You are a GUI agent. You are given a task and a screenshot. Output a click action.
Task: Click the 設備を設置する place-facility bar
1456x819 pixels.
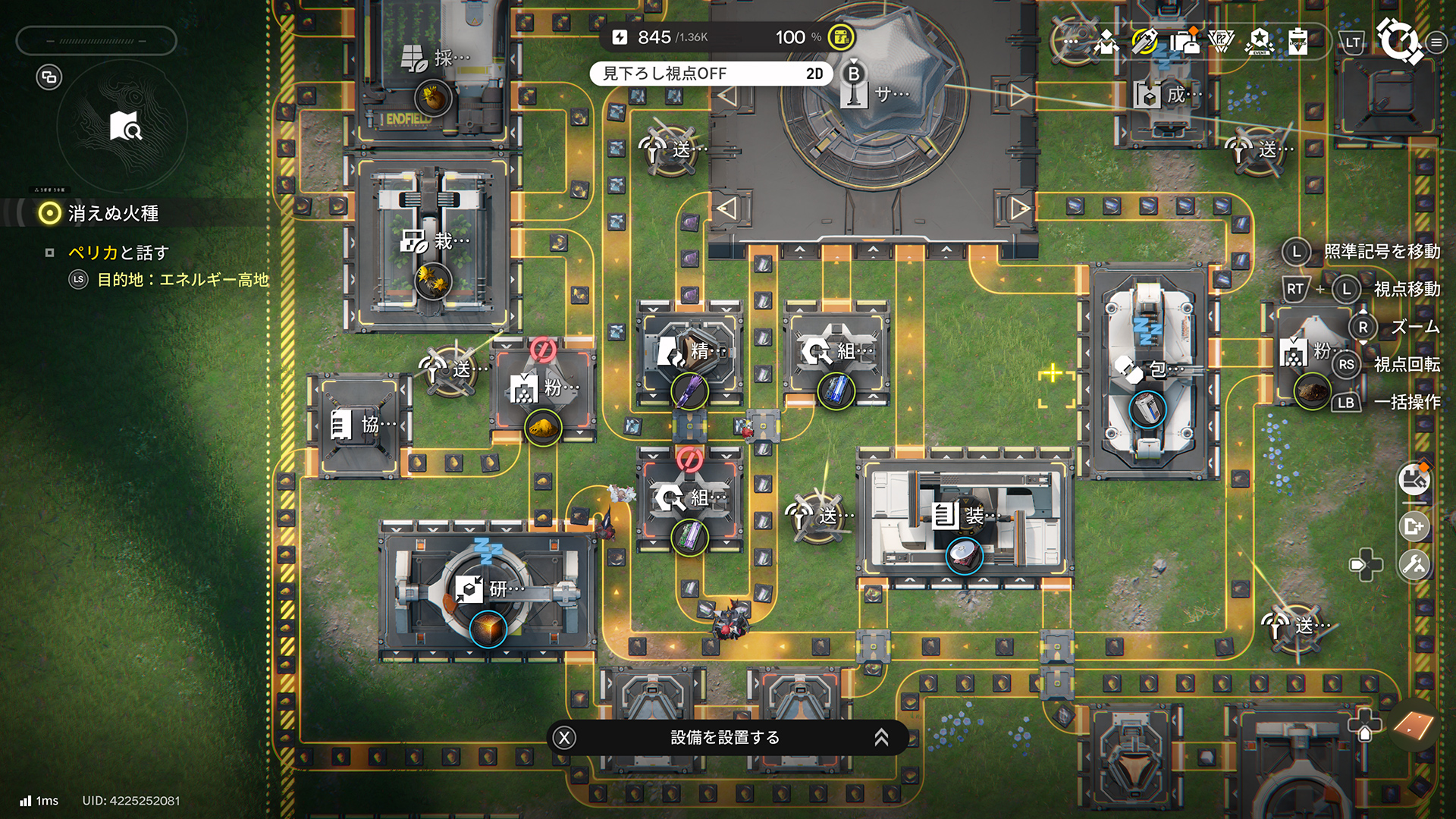point(726,737)
